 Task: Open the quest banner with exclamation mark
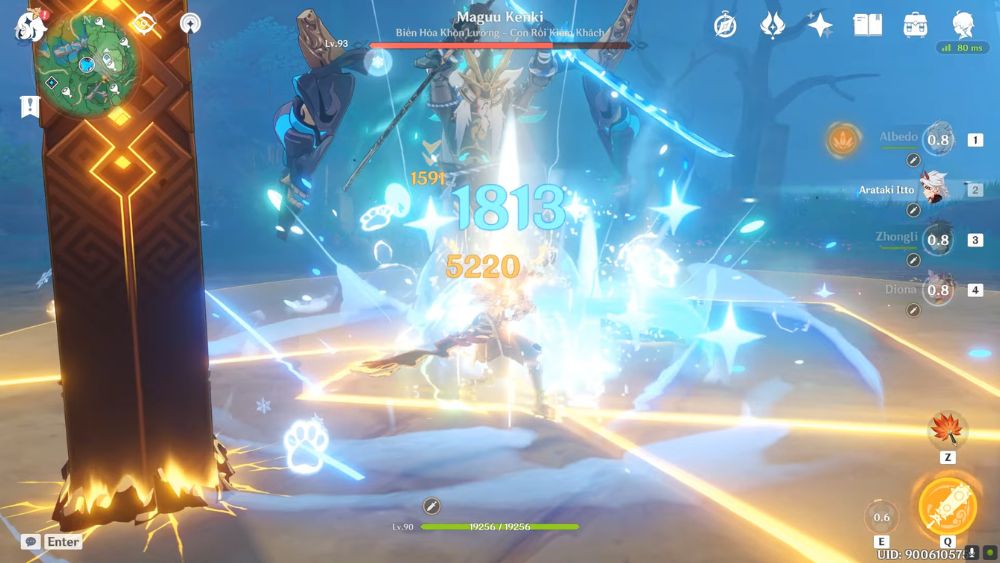click(x=29, y=106)
